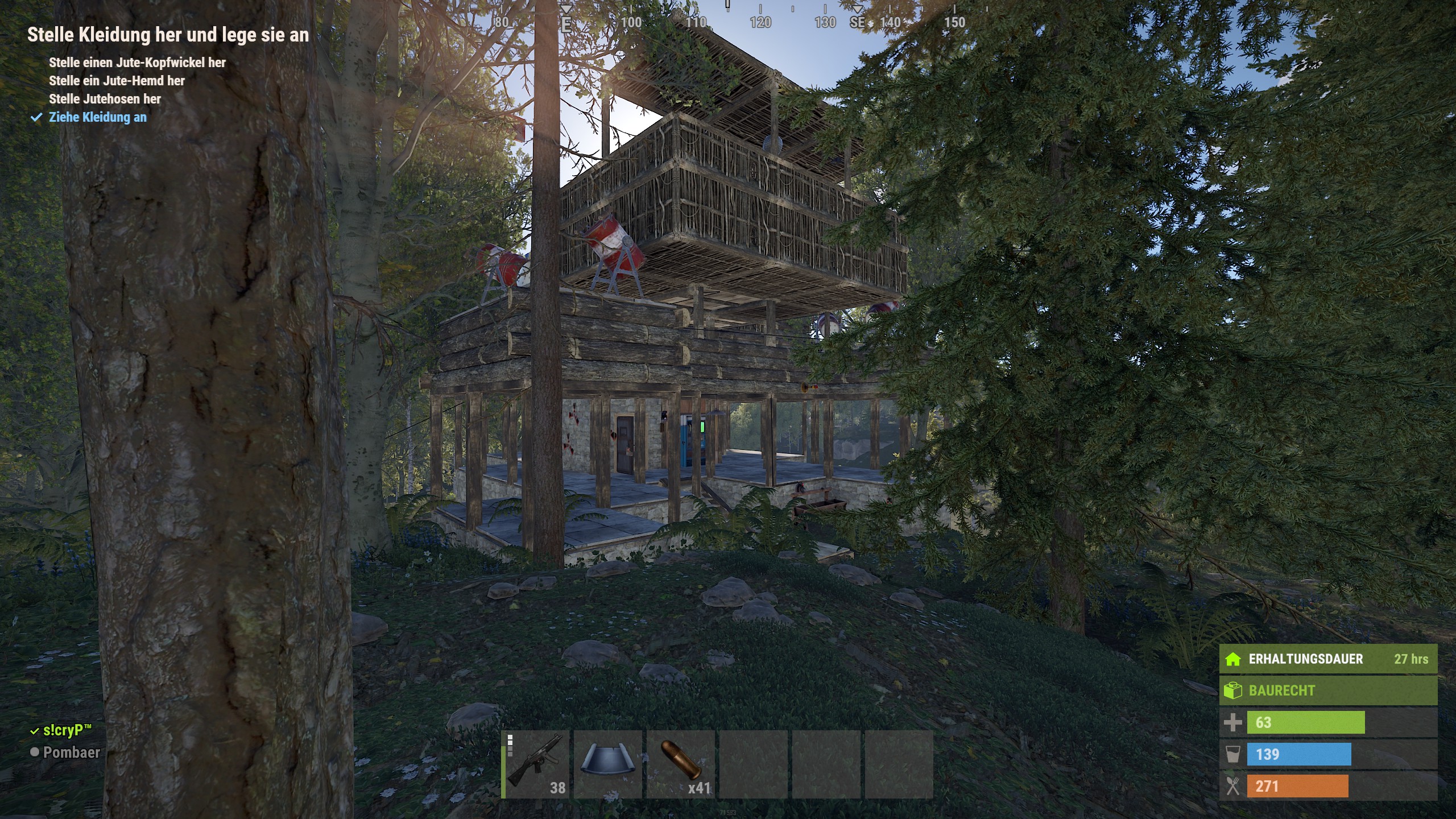
Task: Choose the pistol bullet stack slot
Action: 681,764
